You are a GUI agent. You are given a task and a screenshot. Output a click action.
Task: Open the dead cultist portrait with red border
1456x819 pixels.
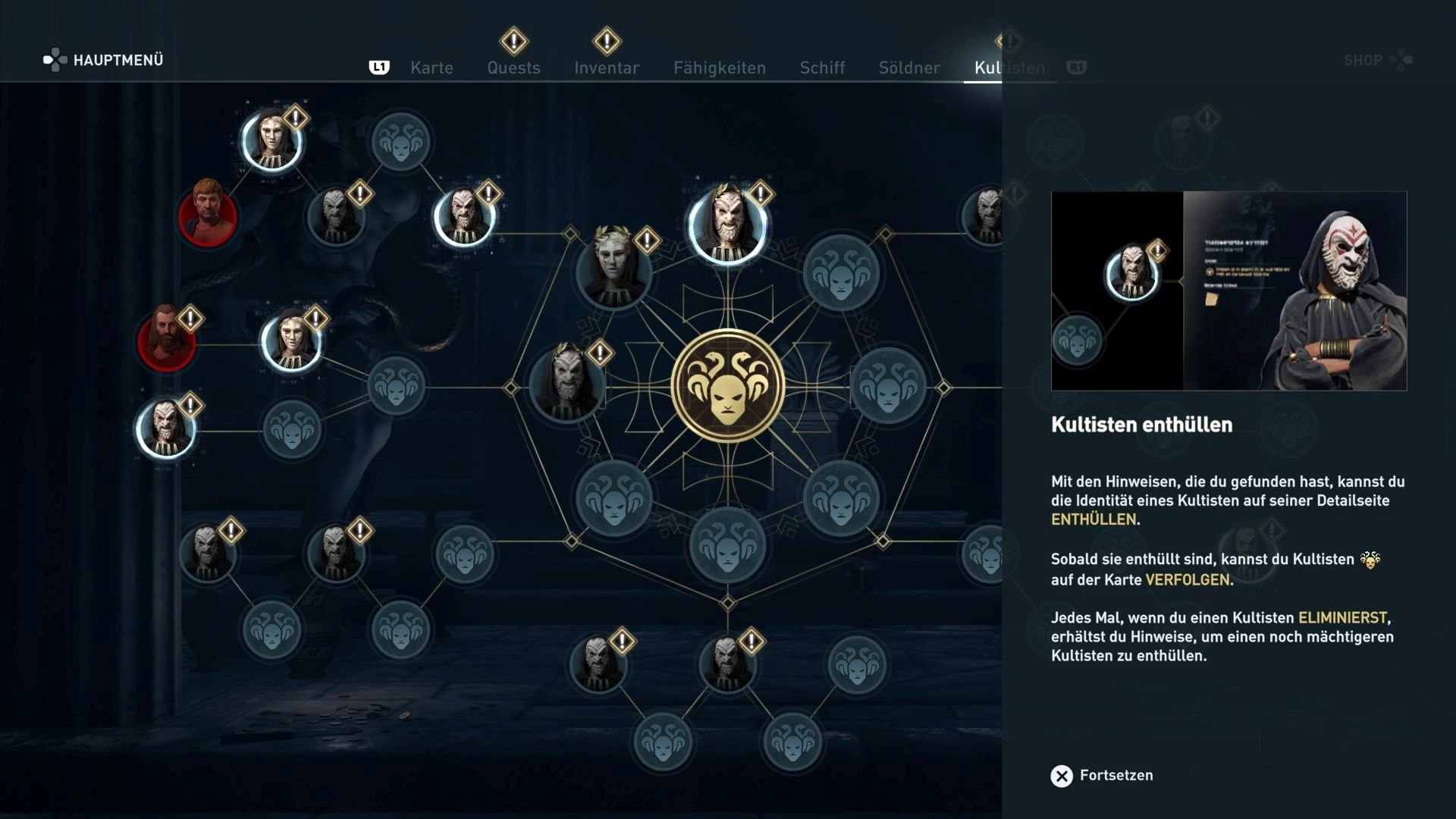pos(209,218)
